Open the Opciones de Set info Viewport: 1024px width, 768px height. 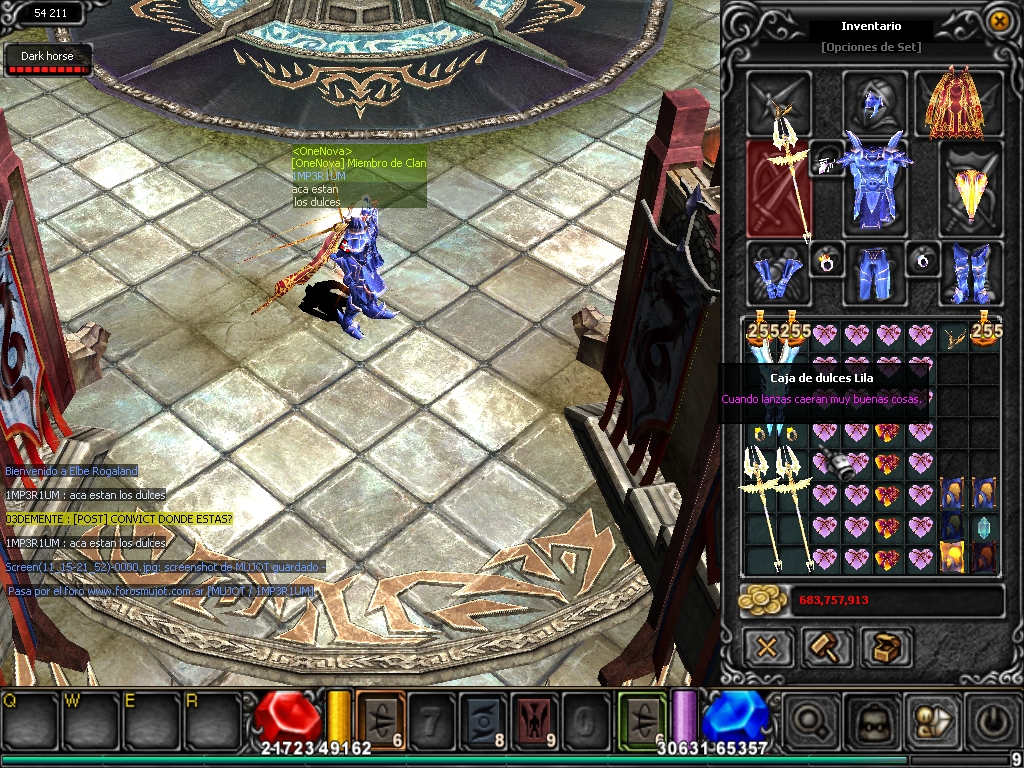click(x=870, y=47)
